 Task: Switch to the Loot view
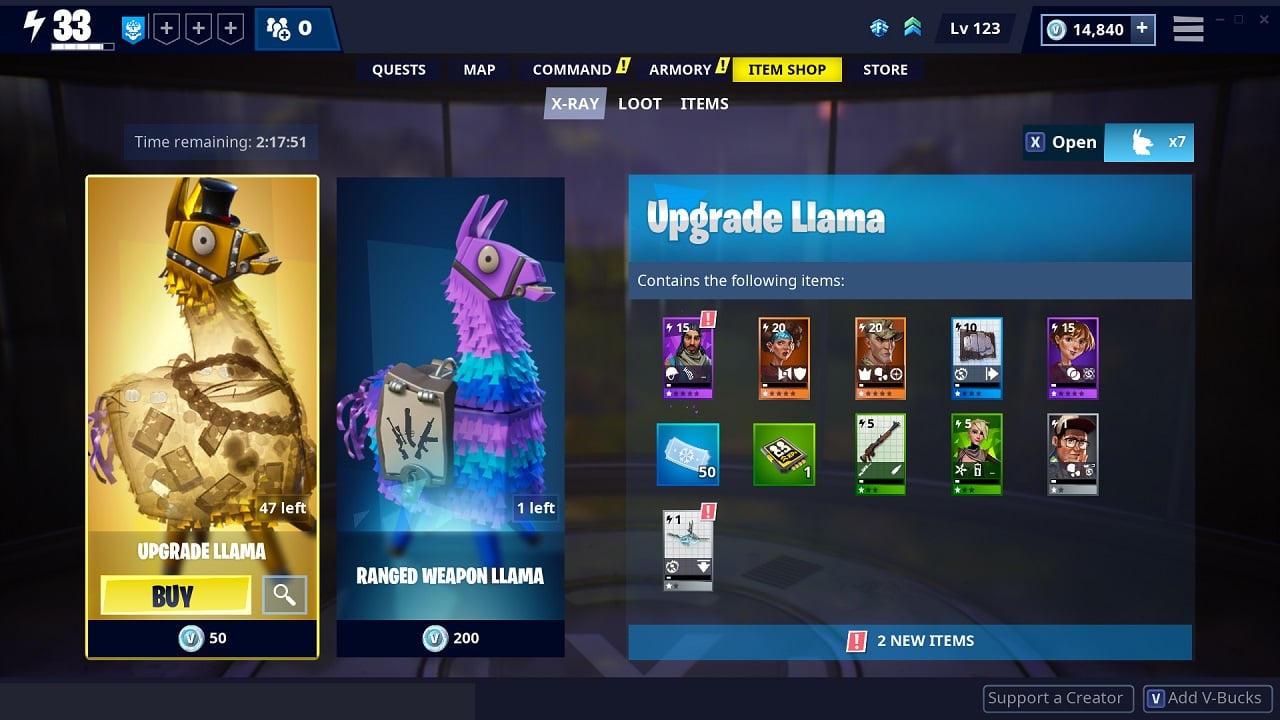tap(639, 103)
